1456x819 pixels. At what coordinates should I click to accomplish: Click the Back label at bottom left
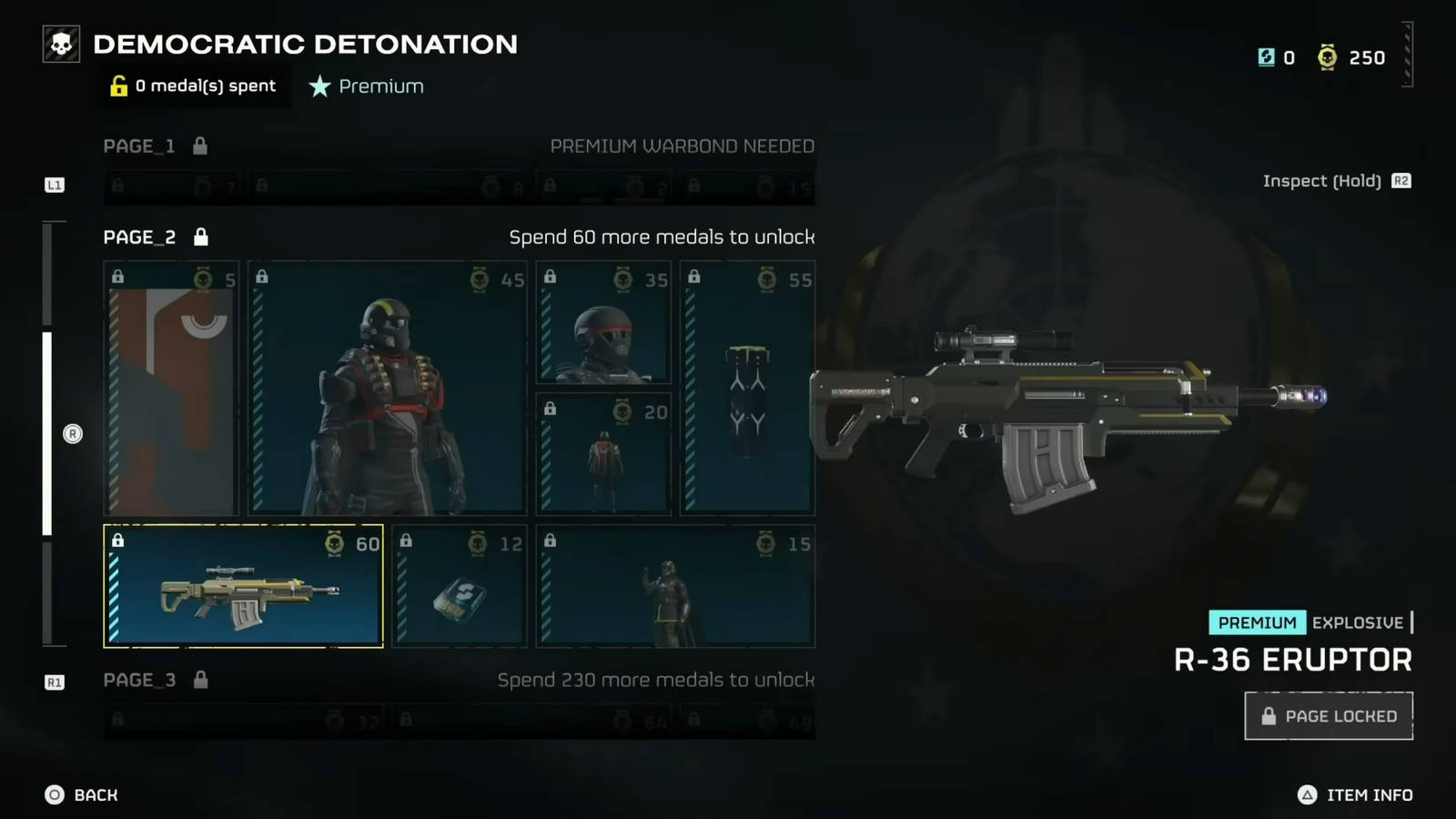coord(95,794)
